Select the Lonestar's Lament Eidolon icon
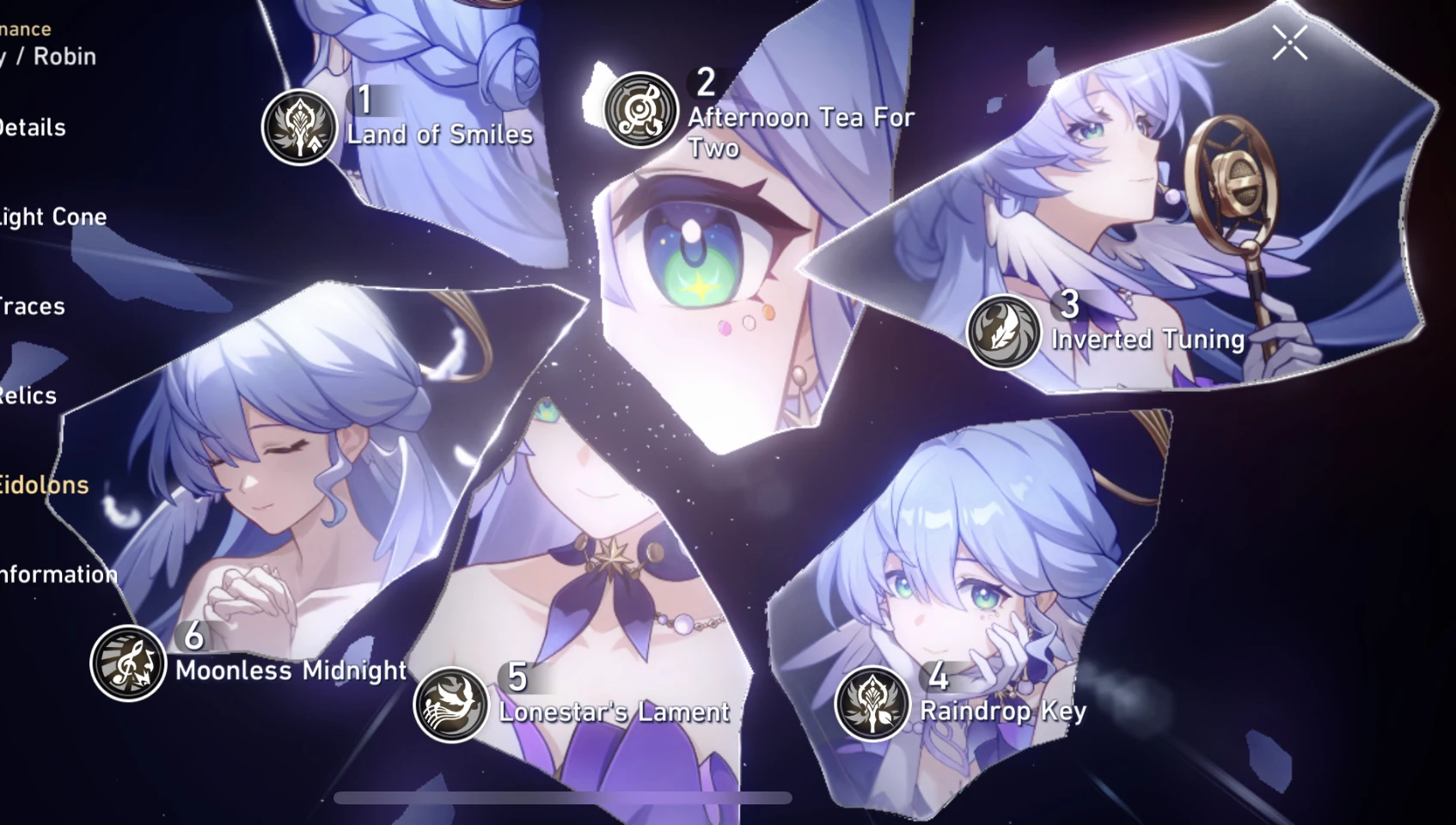Image resolution: width=1456 pixels, height=825 pixels. 453,705
